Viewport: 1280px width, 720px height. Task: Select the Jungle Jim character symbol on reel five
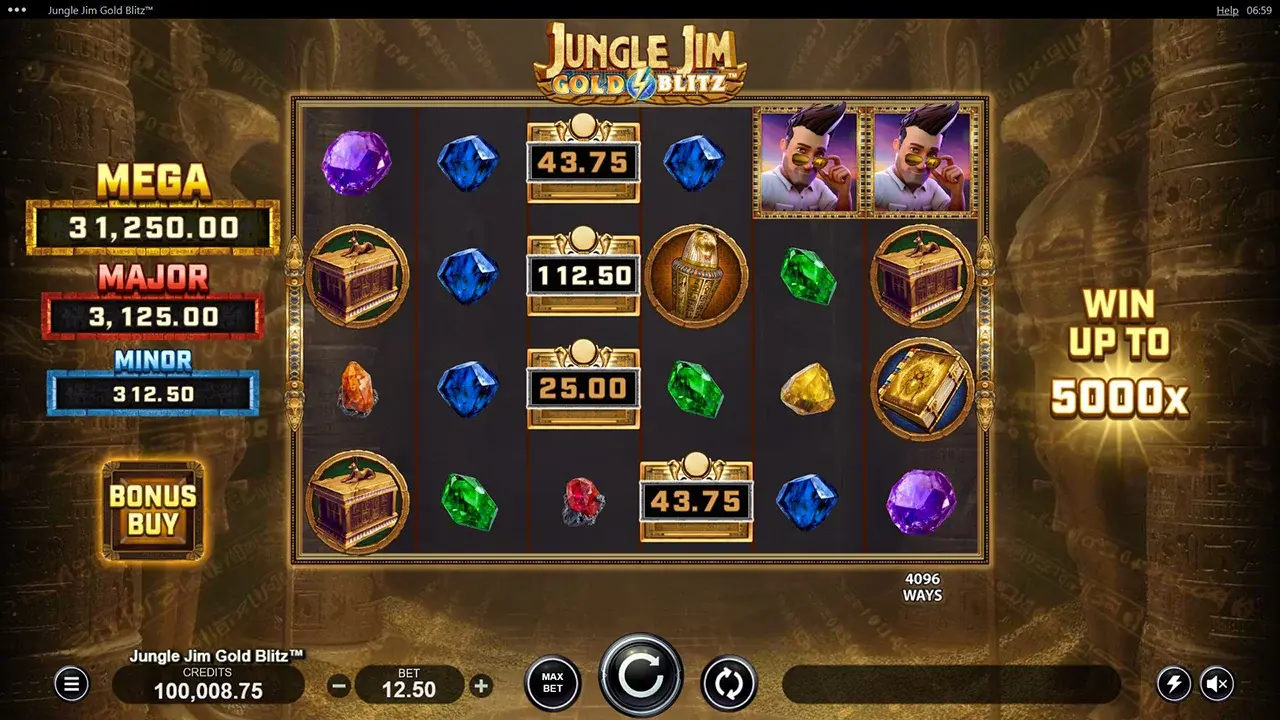[808, 161]
